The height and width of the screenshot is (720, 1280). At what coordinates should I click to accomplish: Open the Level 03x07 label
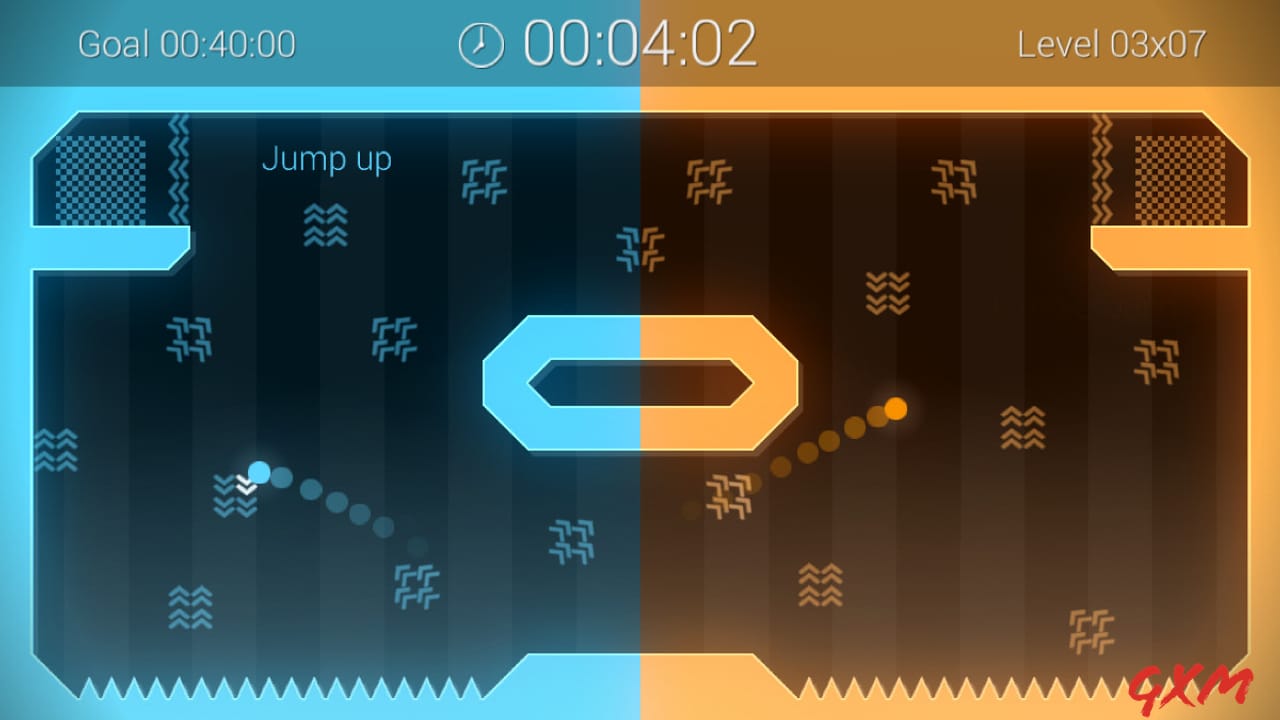[1112, 44]
